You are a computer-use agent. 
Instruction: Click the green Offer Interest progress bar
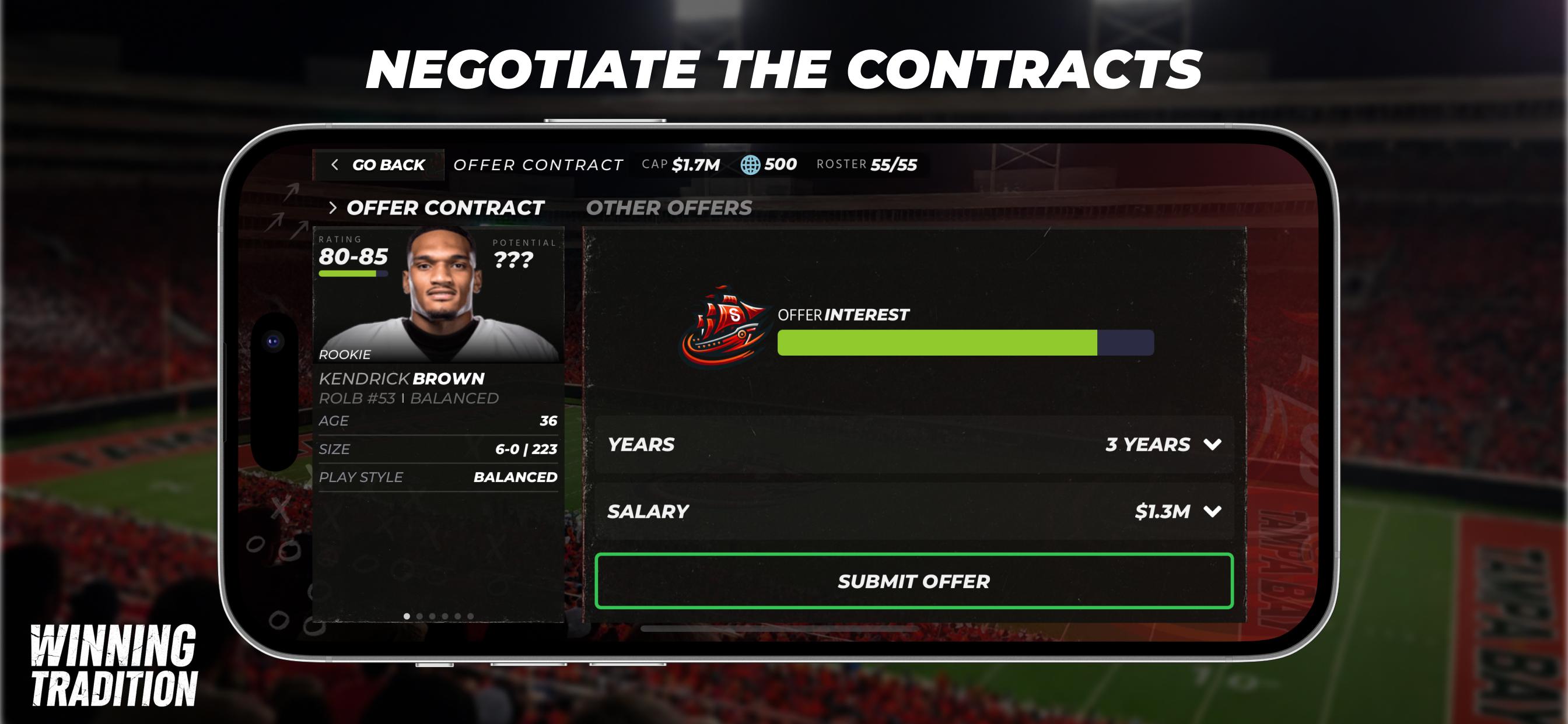pyautogui.click(x=937, y=343)
